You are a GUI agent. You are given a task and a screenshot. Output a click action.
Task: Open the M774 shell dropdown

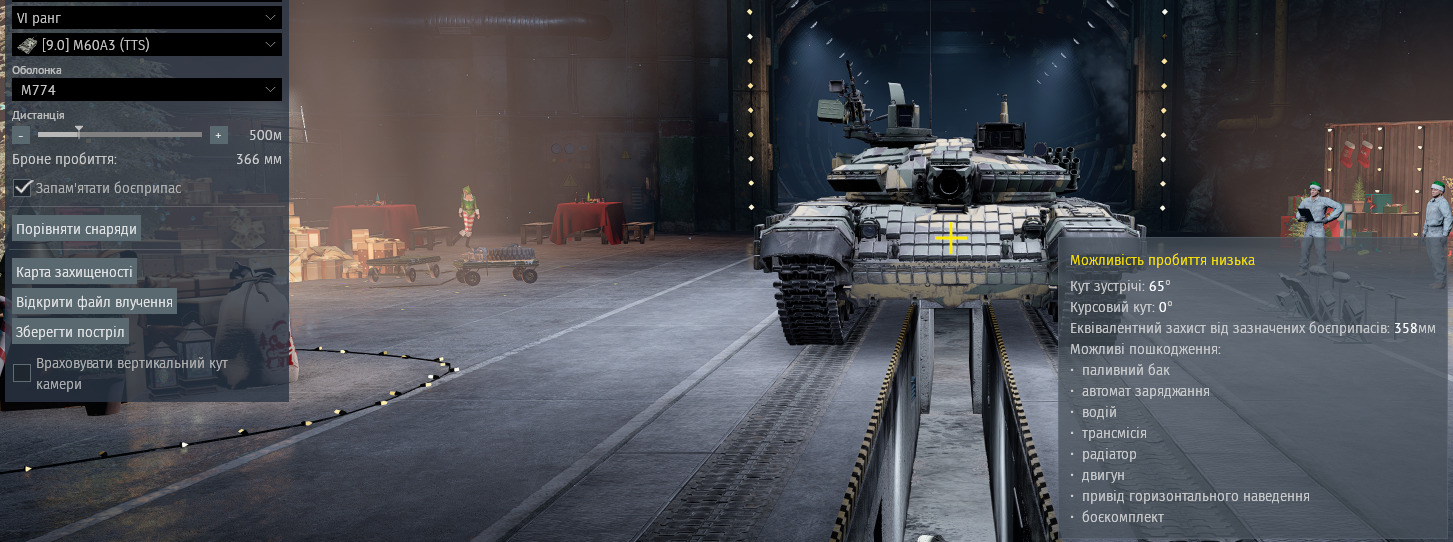[146, 90]
